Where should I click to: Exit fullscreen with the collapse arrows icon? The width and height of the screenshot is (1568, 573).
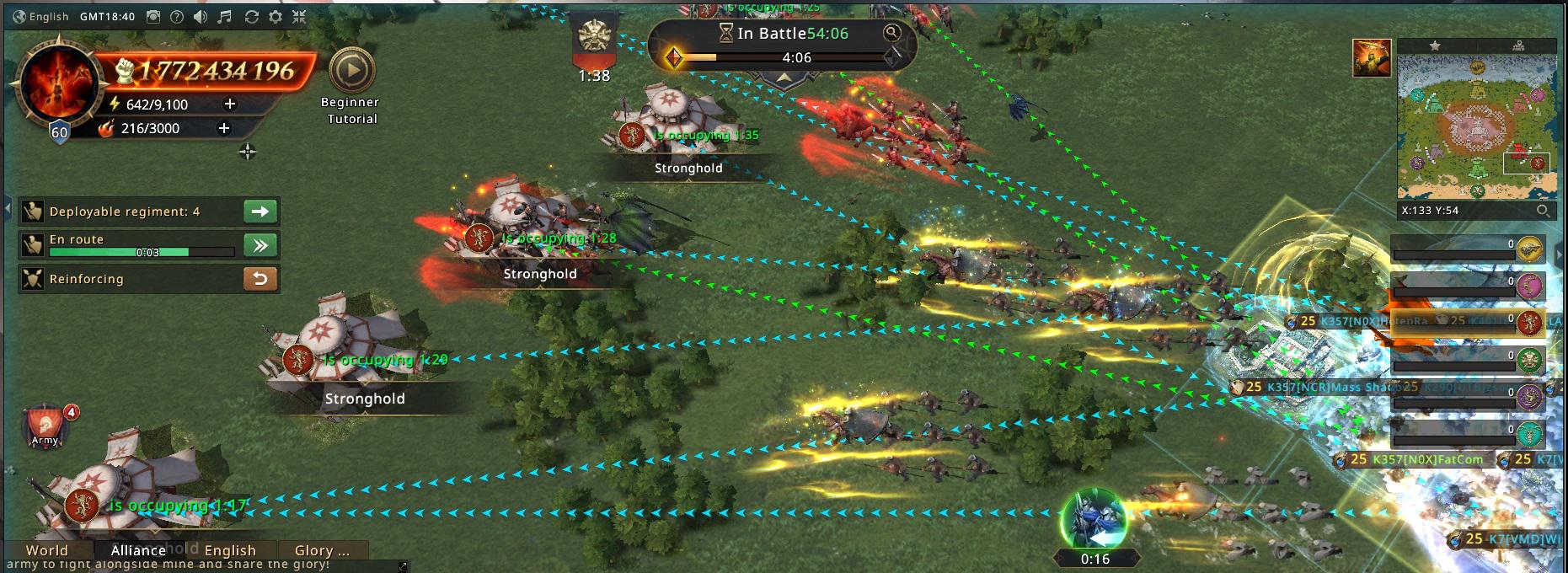pyautogui.click(x=299, y=17)
